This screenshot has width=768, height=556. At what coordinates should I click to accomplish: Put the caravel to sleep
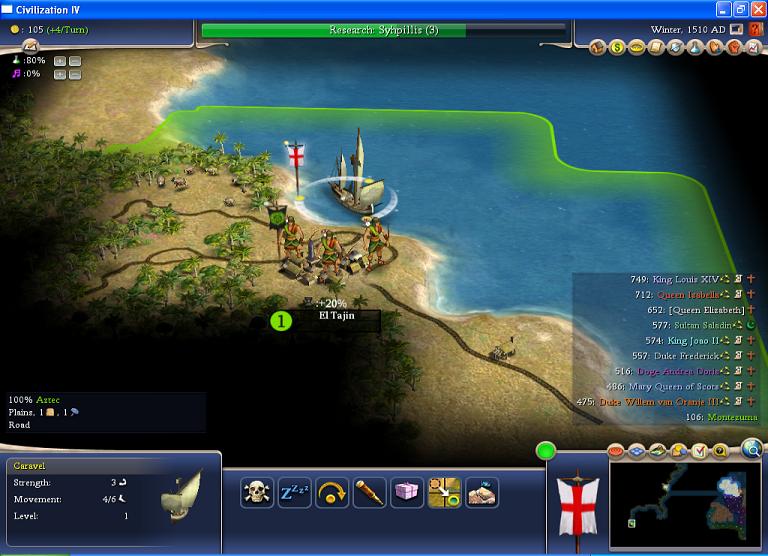[295, 492]
